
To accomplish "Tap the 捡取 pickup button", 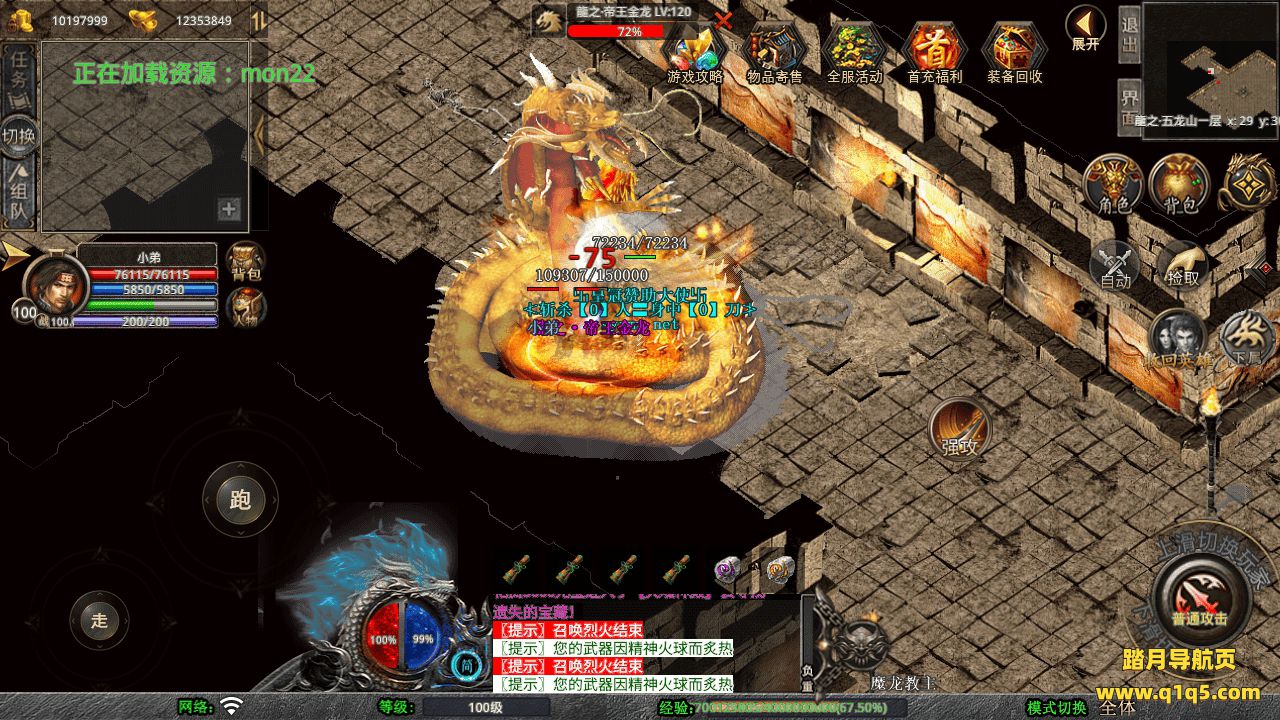I will [x=1182, y=265].
